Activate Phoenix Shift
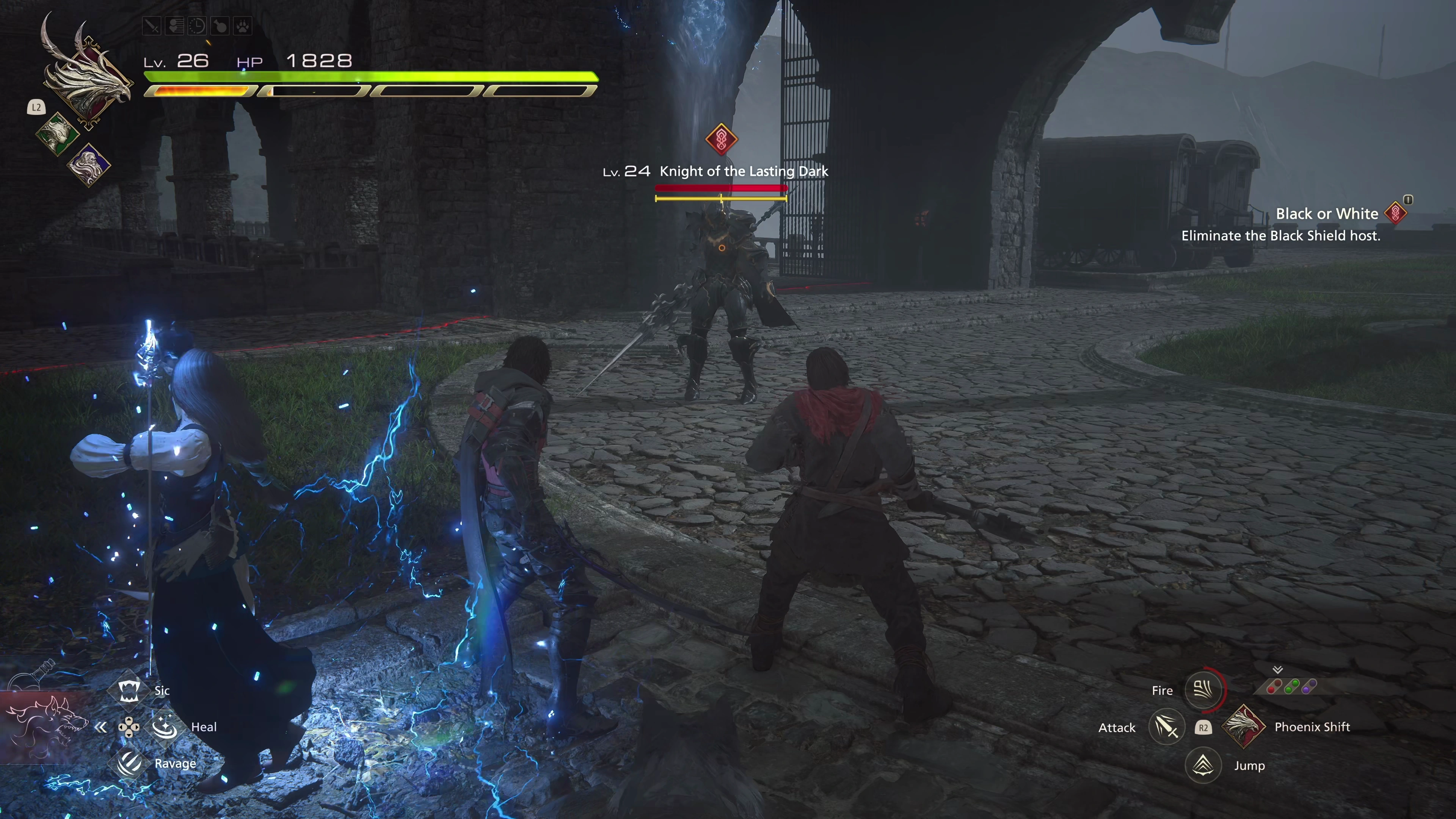This screenshot has height=819, width=1456. click(1244, 727)
